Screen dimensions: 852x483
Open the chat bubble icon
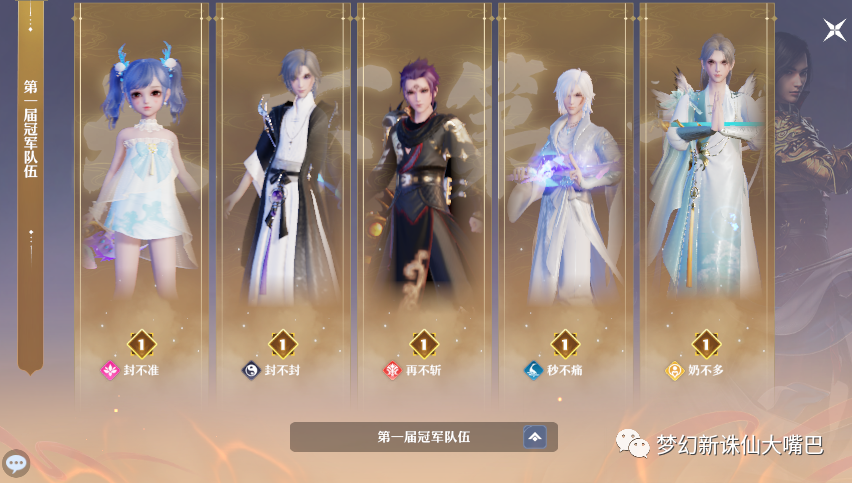[16, 463]
